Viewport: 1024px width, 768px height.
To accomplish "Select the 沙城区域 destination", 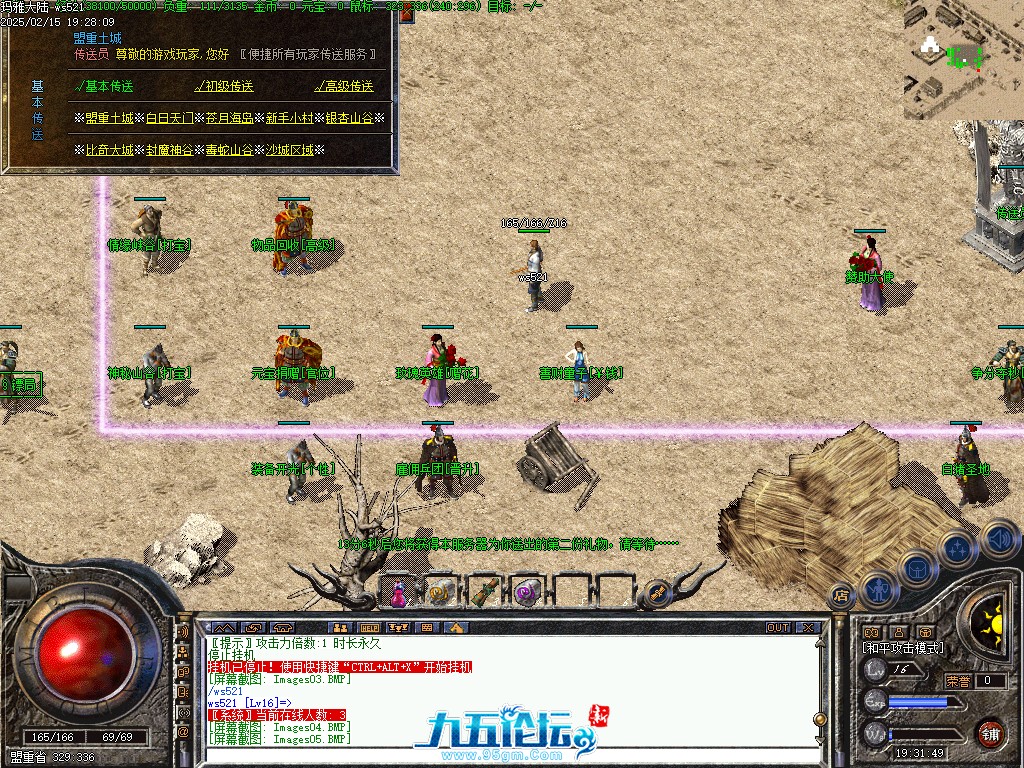I will point(290,150).
